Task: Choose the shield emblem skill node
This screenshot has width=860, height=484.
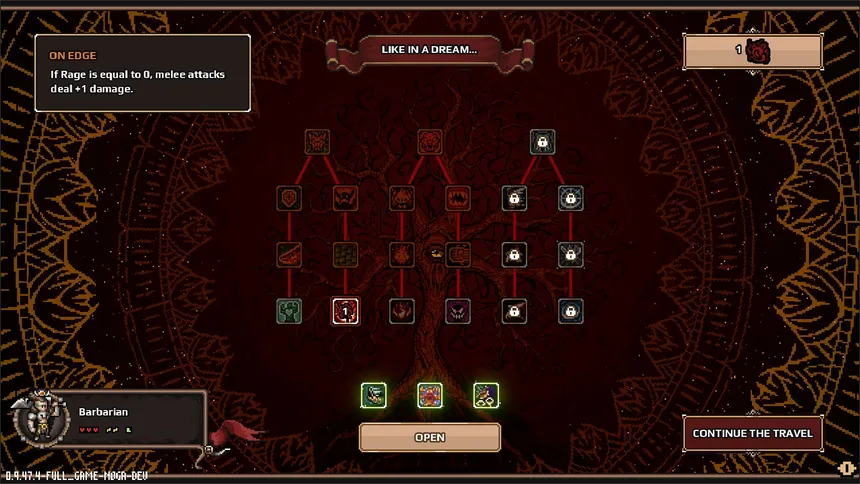Action: tap(290, 197)
